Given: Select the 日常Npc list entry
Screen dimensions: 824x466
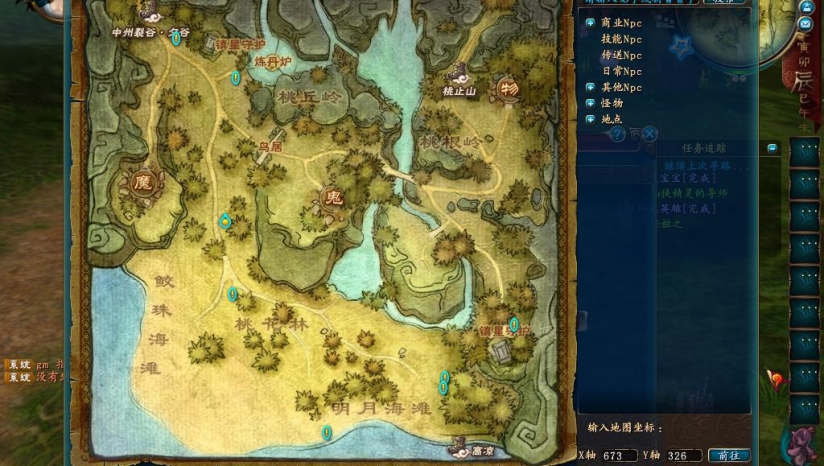Looking at the screenshot, I should click(x=621, y=71).
